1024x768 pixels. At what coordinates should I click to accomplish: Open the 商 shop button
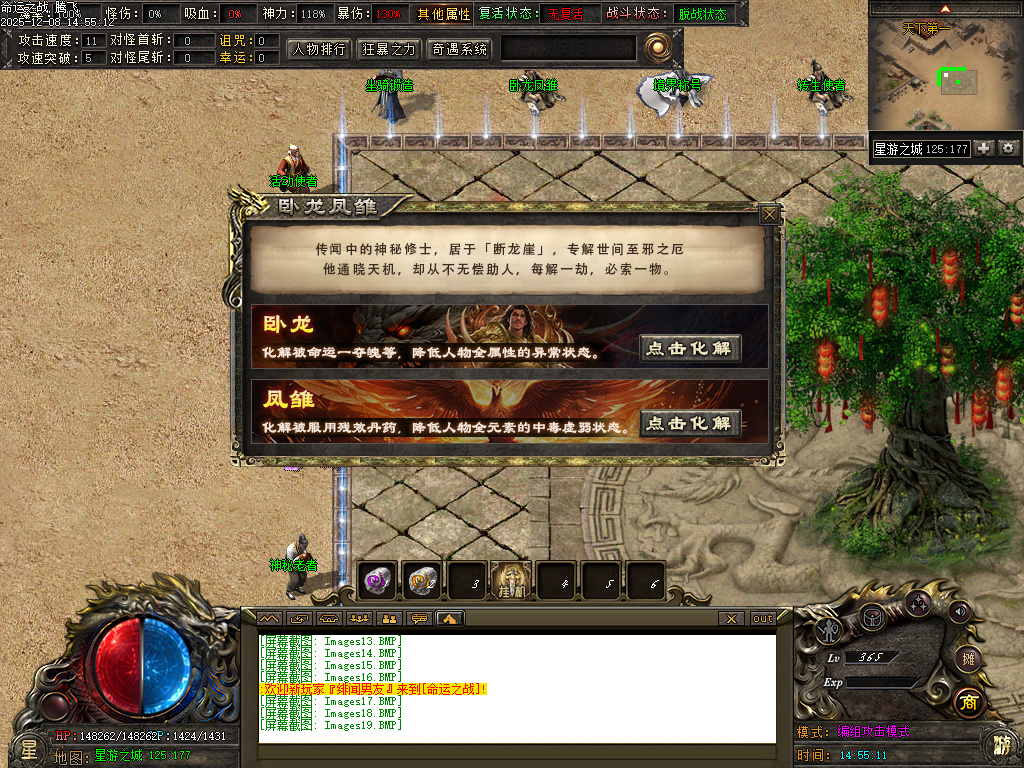(967, 702)
